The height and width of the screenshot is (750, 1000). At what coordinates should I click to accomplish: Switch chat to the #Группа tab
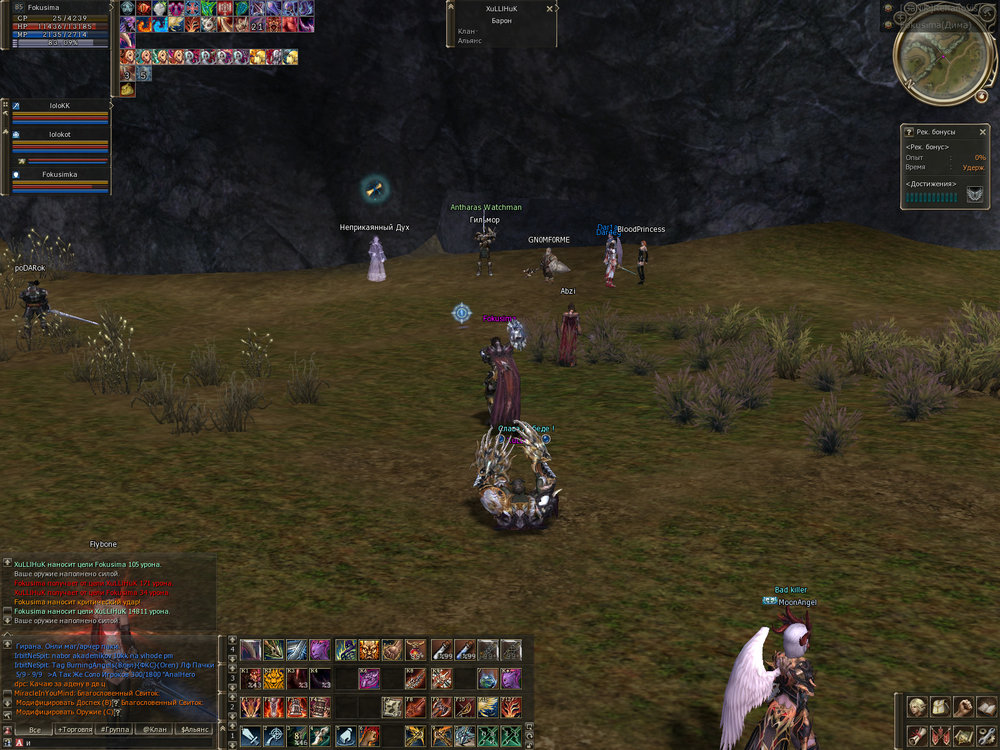pos(115,730)
